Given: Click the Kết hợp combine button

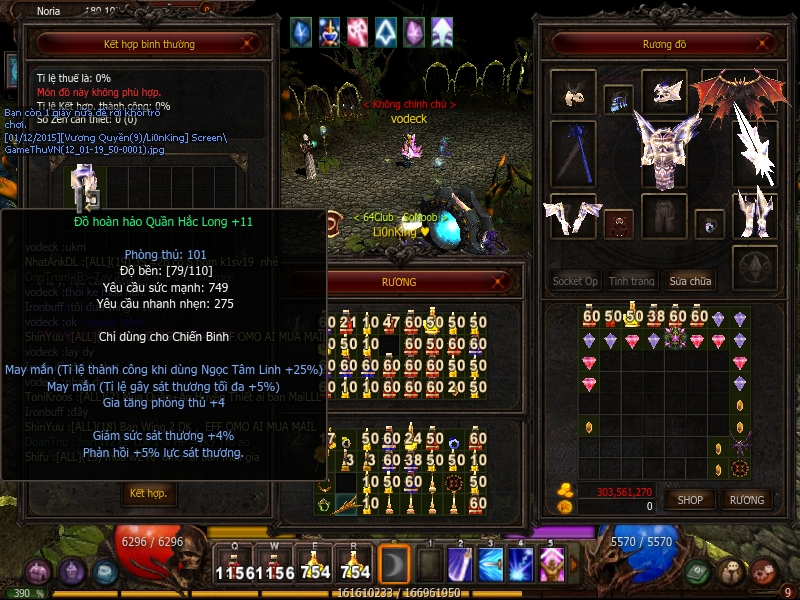Looking at the screenshot, I should pos(148,493).
